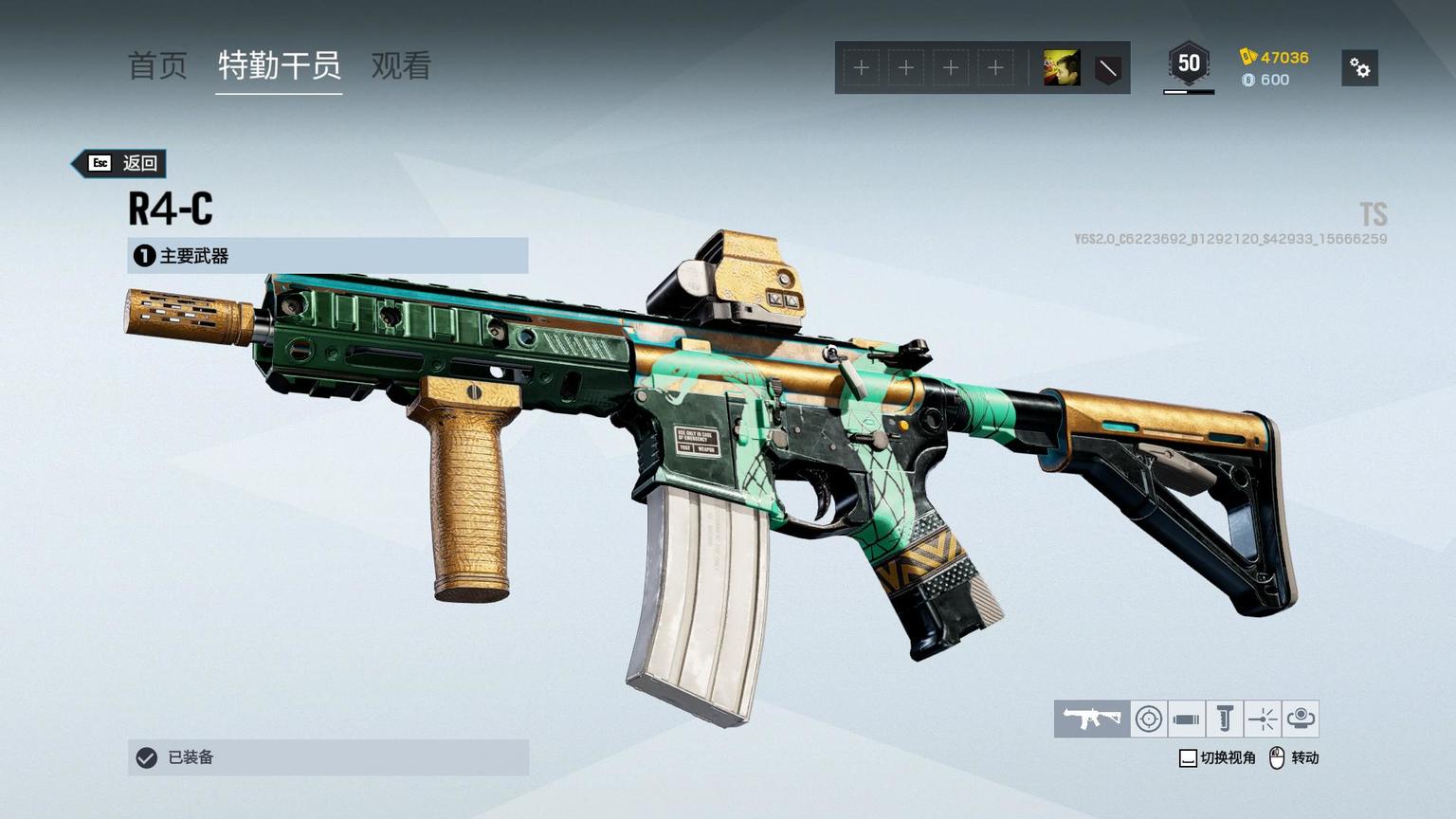
Task: Open the gear settings menu
Action: pos(1359,68)
